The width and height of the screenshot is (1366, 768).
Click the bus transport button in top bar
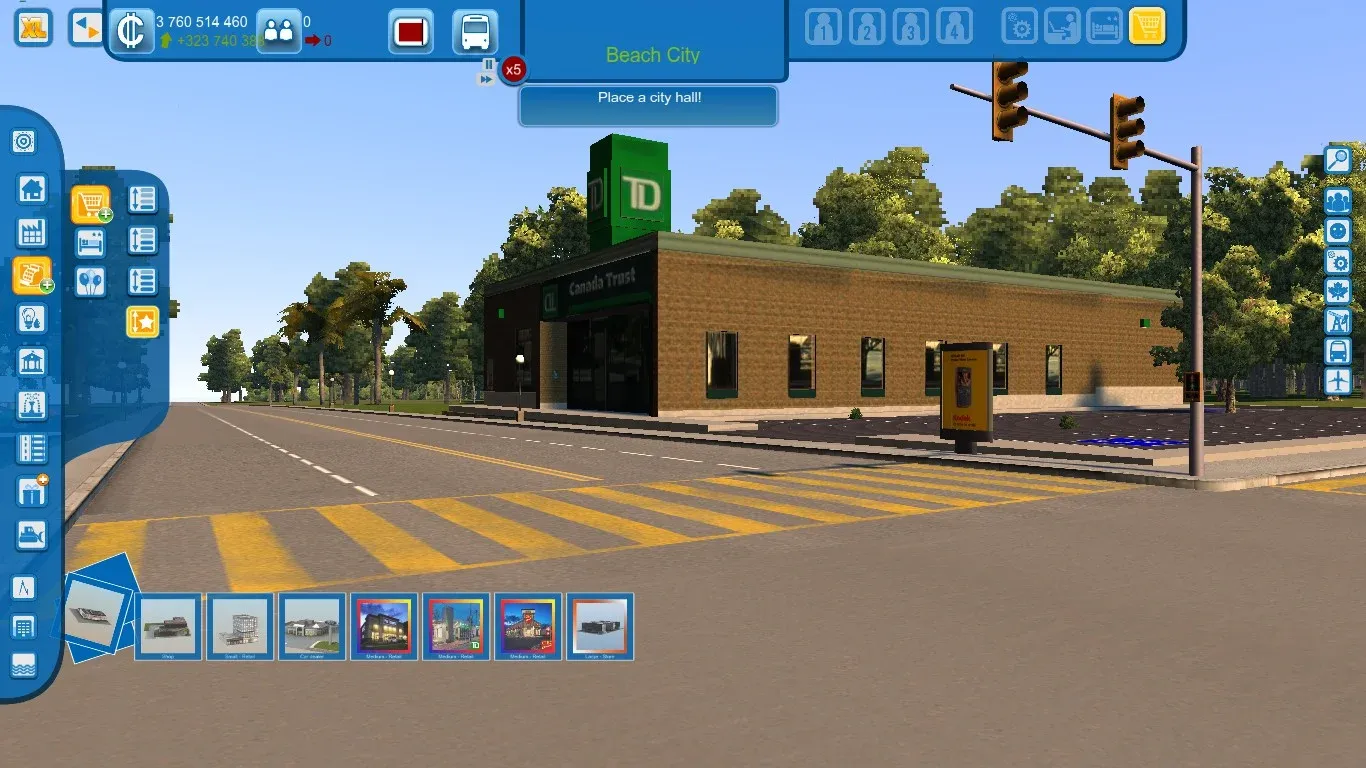pyautogui.click(x=475, y=32)
